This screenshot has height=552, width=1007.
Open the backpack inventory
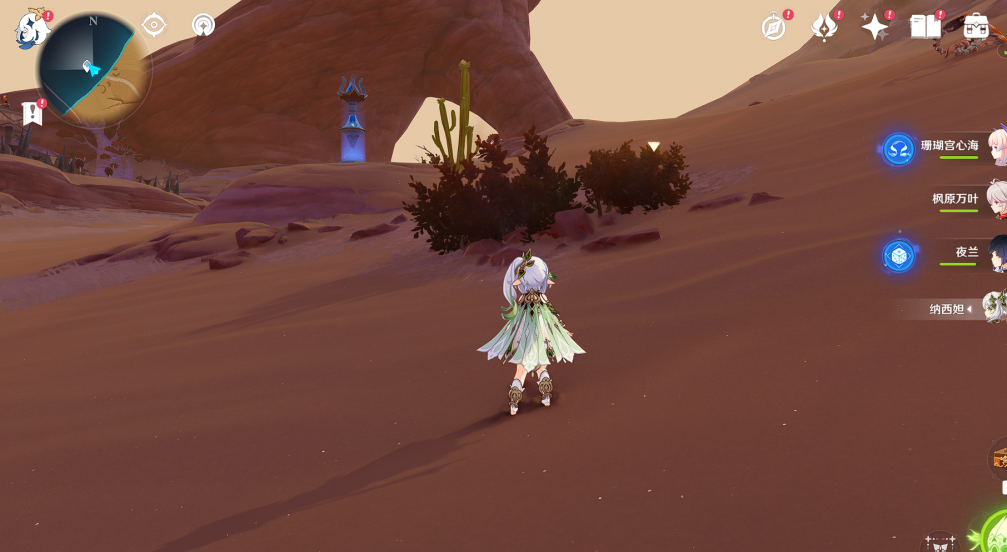click(x=976, y=27)
